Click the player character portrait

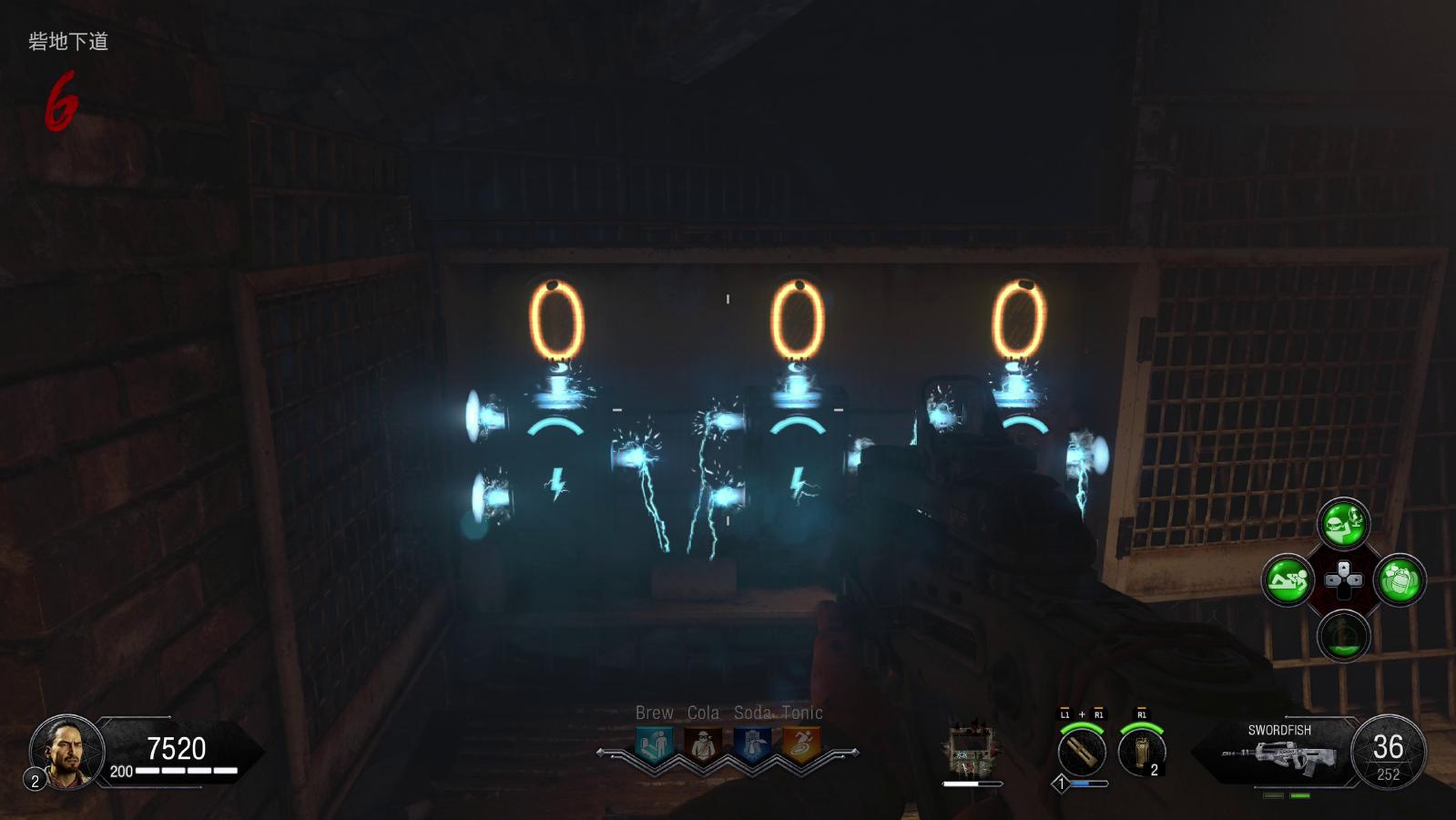tap(66, 751)
